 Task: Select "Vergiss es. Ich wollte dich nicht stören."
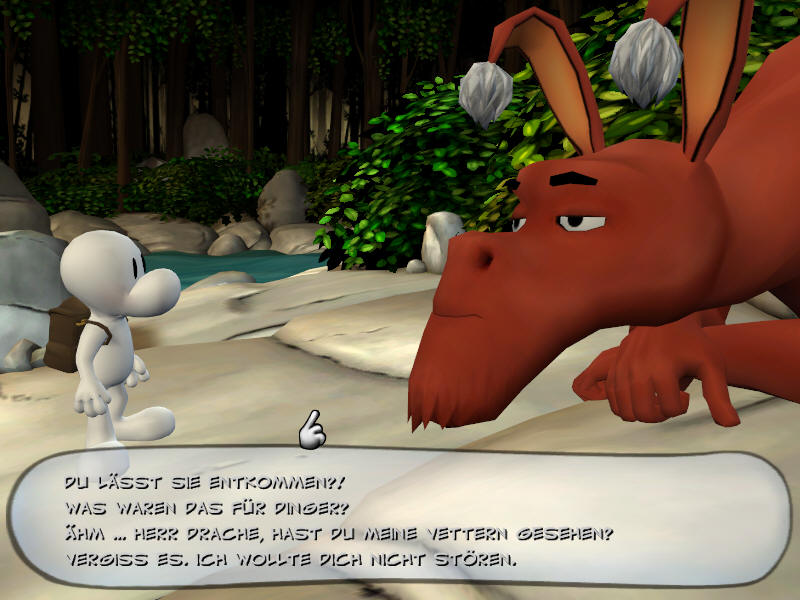pos(290,558)
